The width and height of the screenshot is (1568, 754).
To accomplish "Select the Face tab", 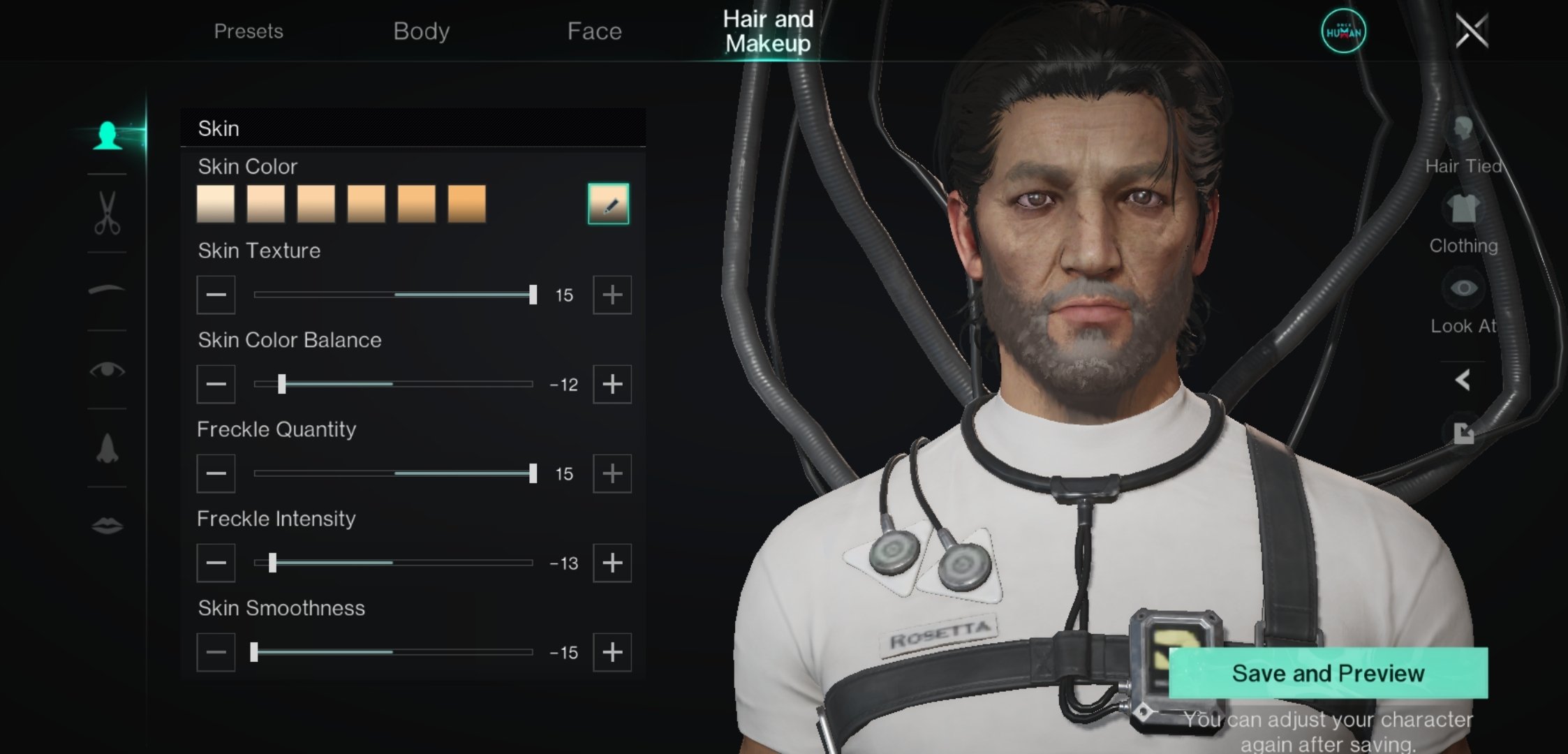I will [594, 31].
